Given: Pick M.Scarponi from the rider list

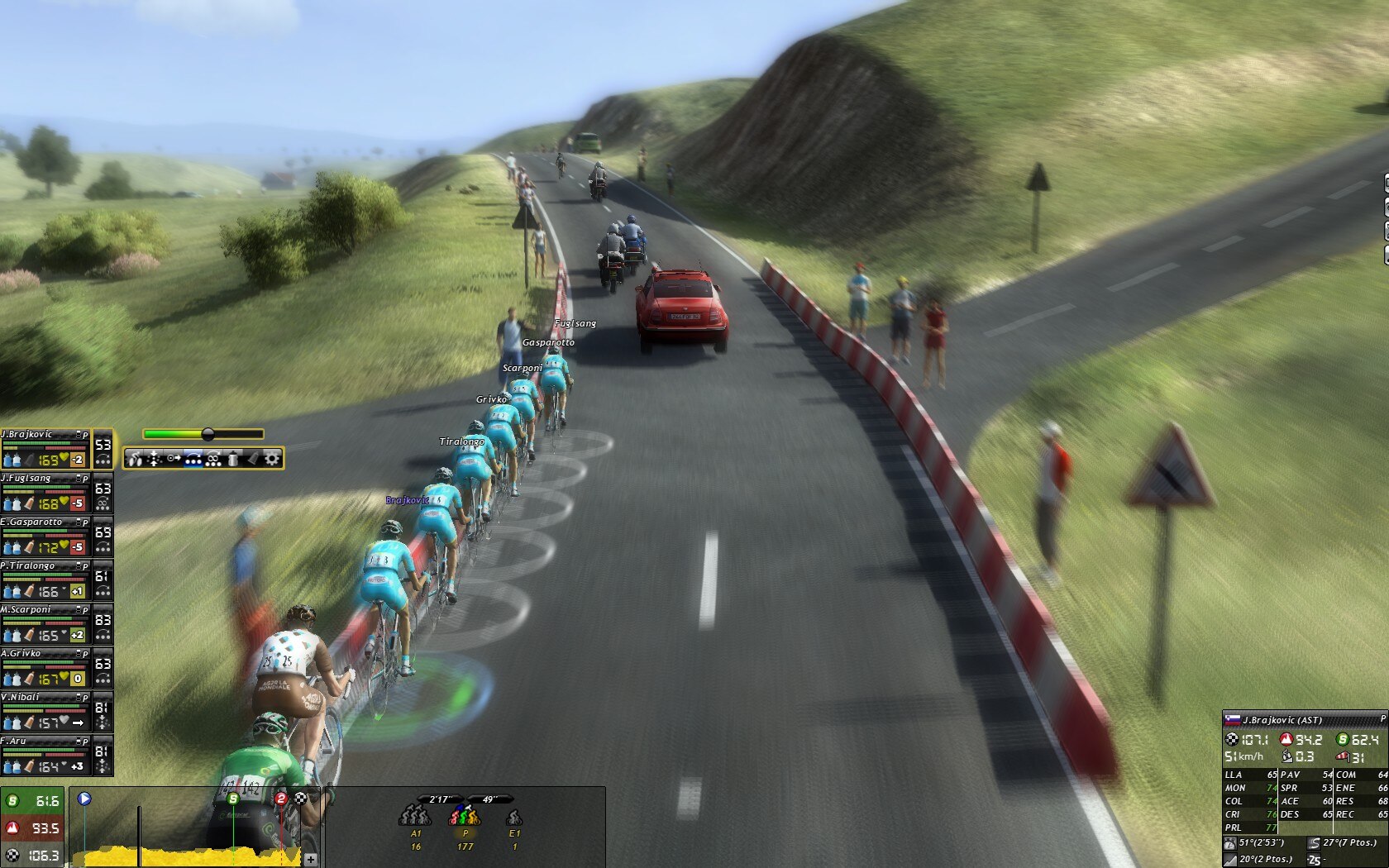Looking at the screenshot, I should 45,622.
